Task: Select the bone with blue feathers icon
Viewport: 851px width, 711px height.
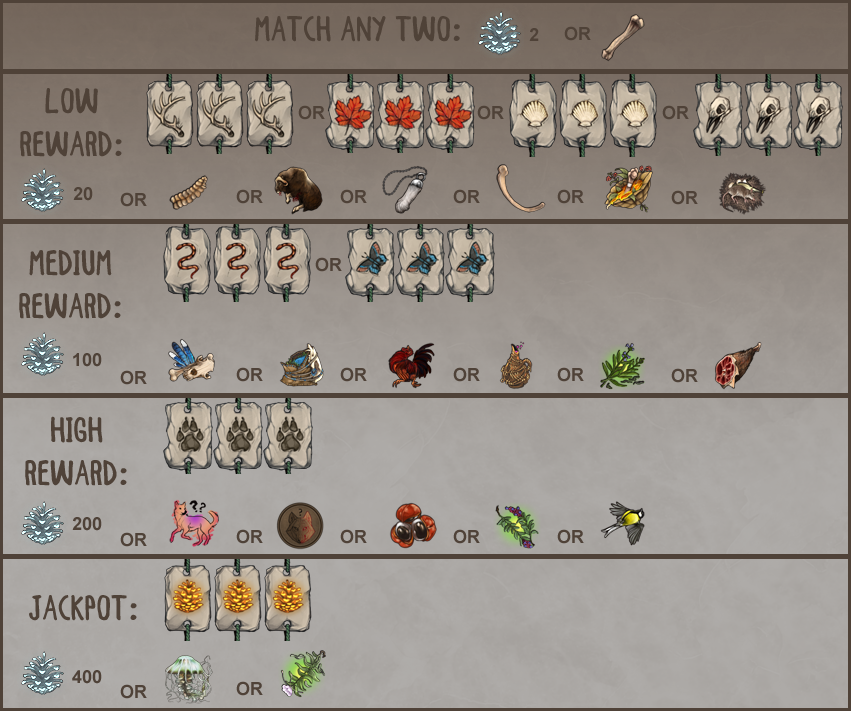Action: (x=191, y=366)
